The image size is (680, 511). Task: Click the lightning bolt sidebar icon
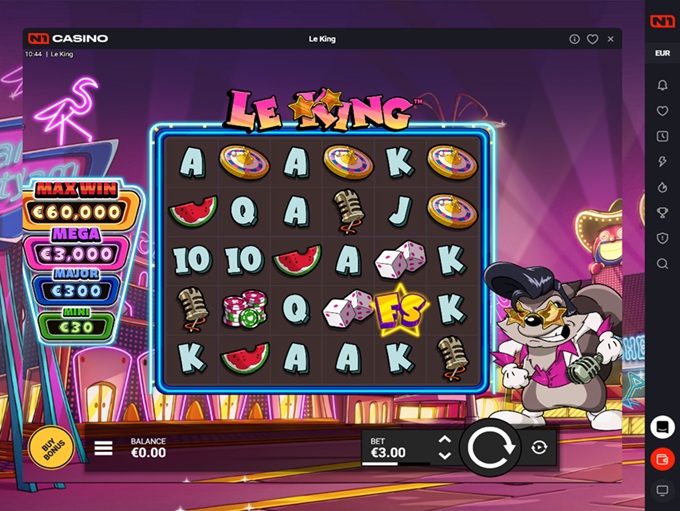coord(662,162)
